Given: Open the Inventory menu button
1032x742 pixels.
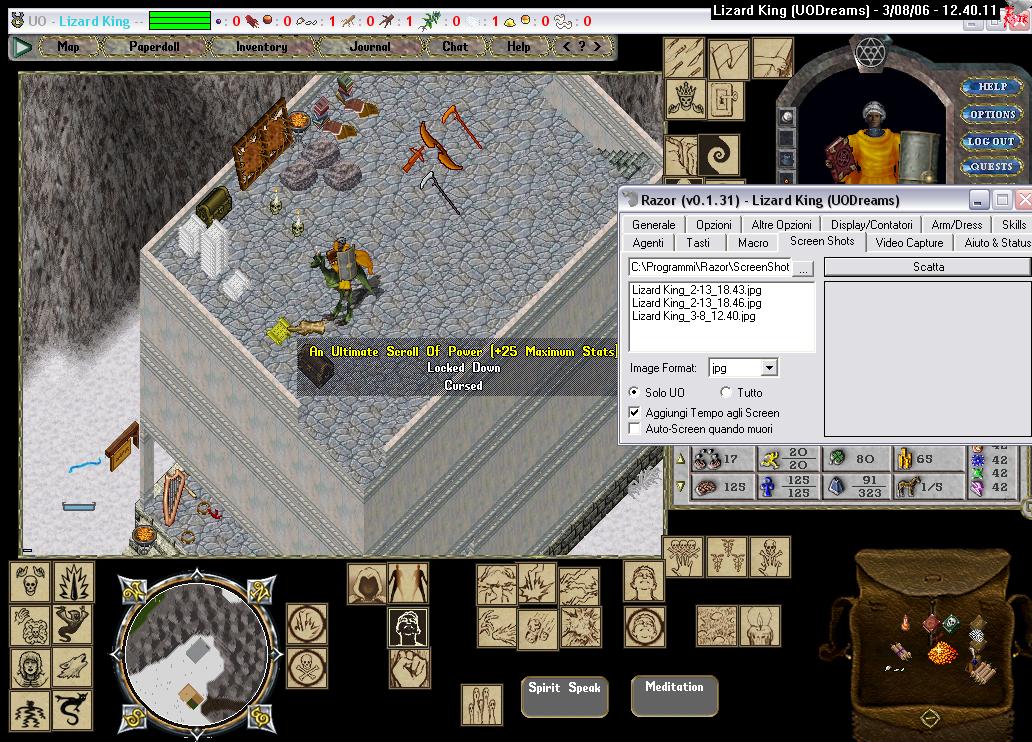Looking at the screenshot, I should [x=261, y=46].
